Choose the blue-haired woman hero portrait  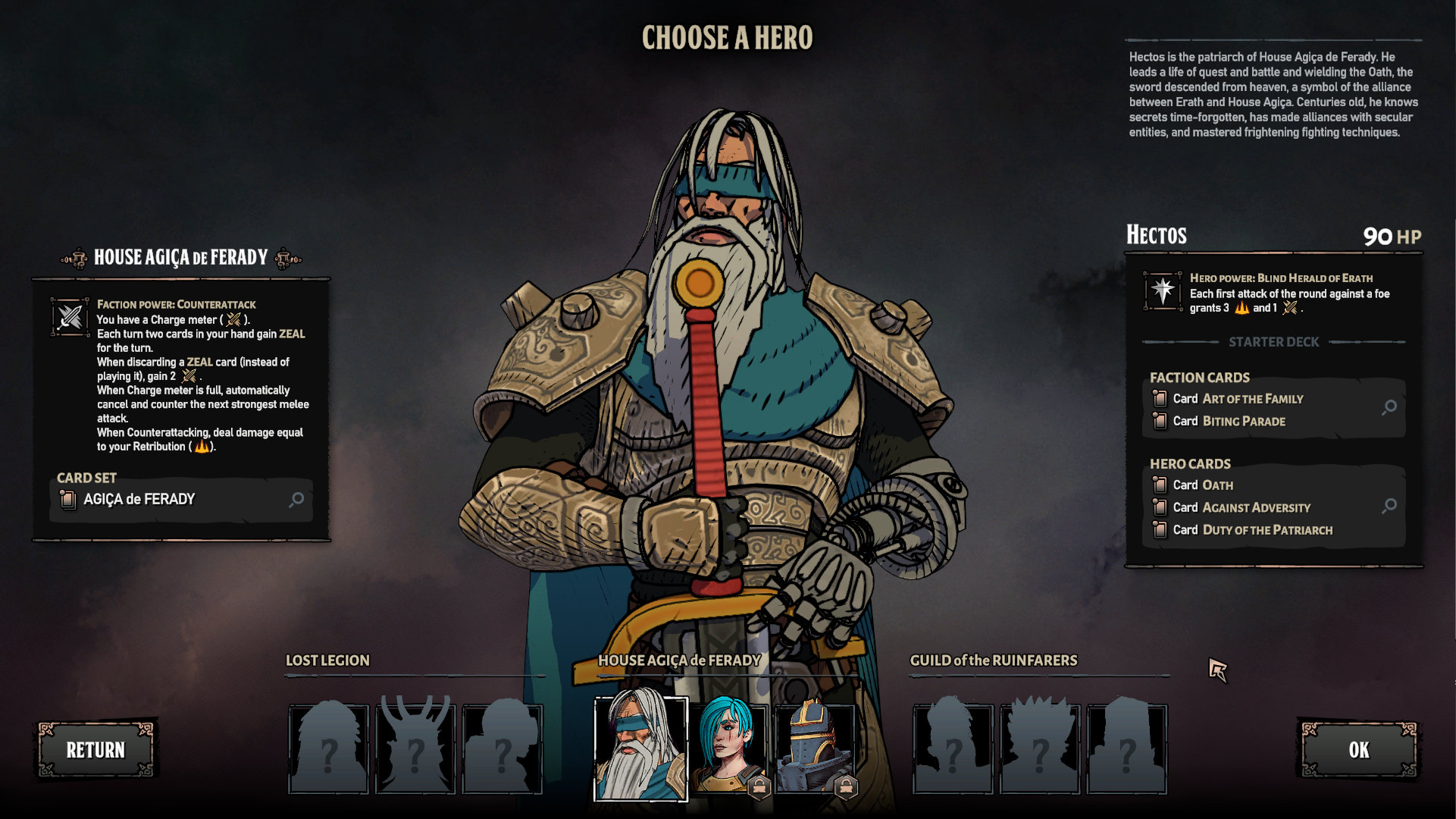(x=729, y=748)
